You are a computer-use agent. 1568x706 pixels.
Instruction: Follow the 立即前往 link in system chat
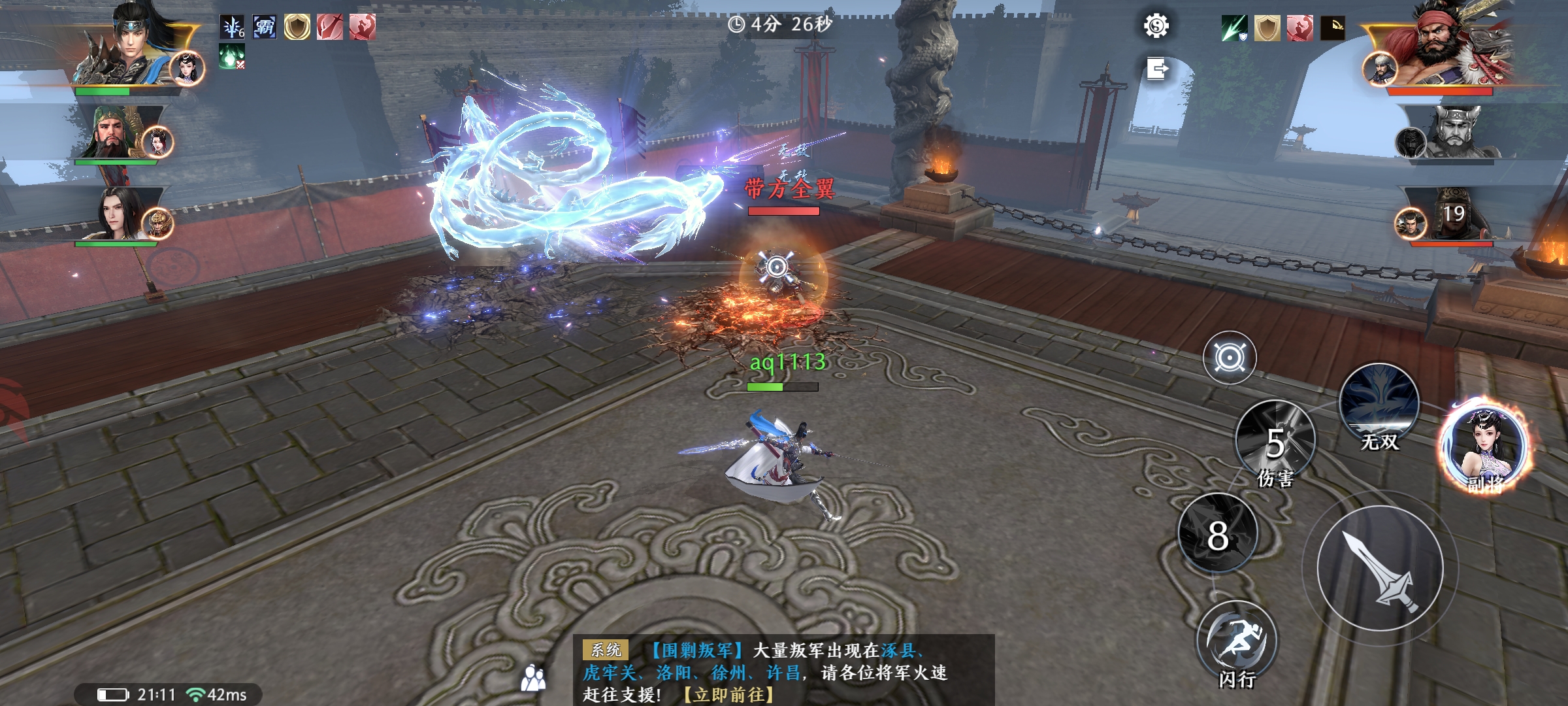(728, 694)
